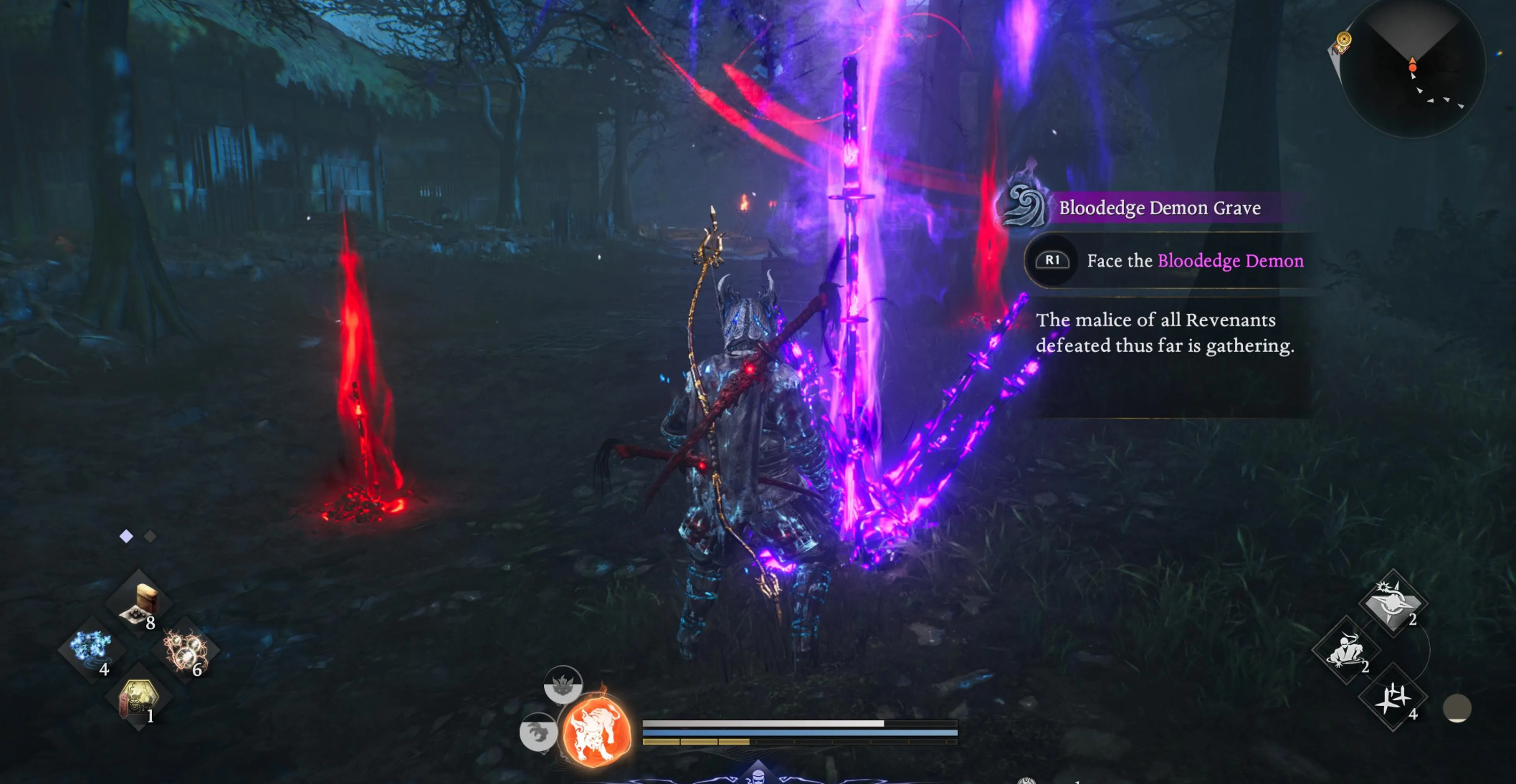Select the blue glowing item slot
Image resolution: width=1516 pixels, height=784 pixels.
pos(92,649)
